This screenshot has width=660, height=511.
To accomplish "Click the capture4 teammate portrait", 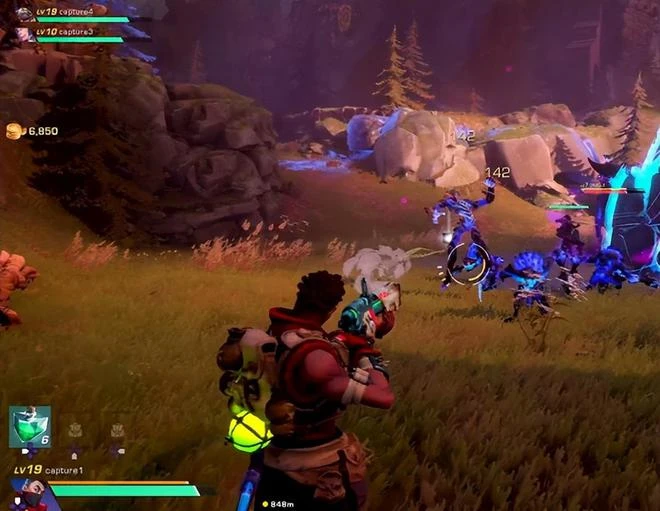I will point(23,14).
